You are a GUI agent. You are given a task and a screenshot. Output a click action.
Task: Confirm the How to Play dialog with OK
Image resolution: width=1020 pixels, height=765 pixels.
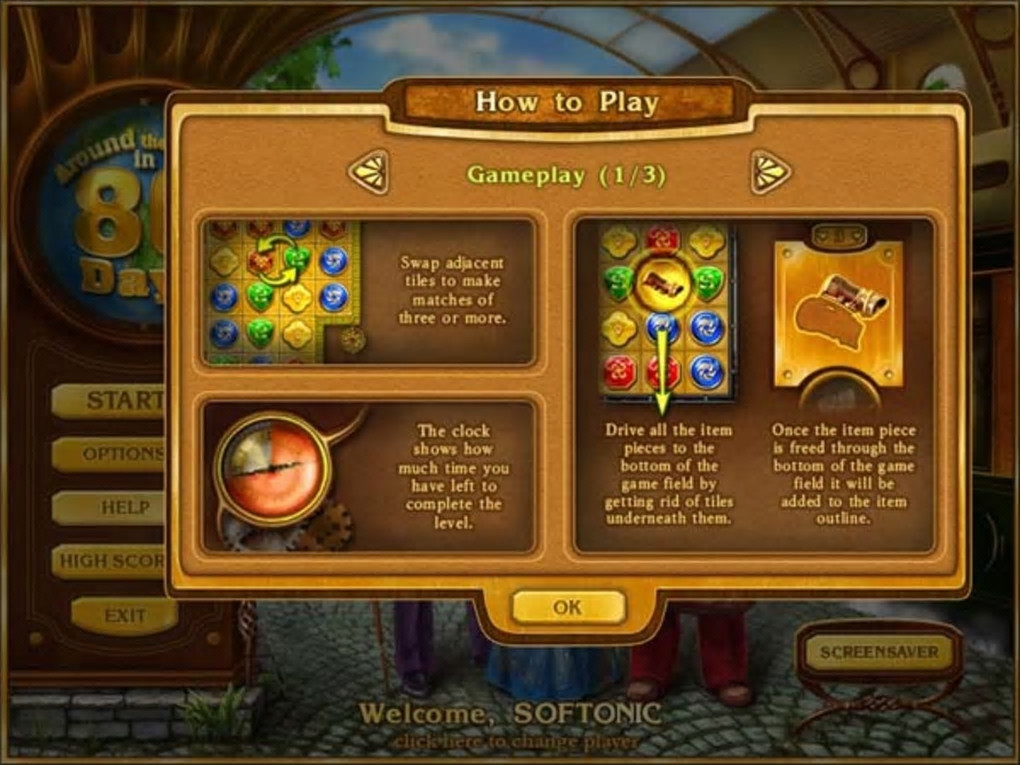(568, 607)
